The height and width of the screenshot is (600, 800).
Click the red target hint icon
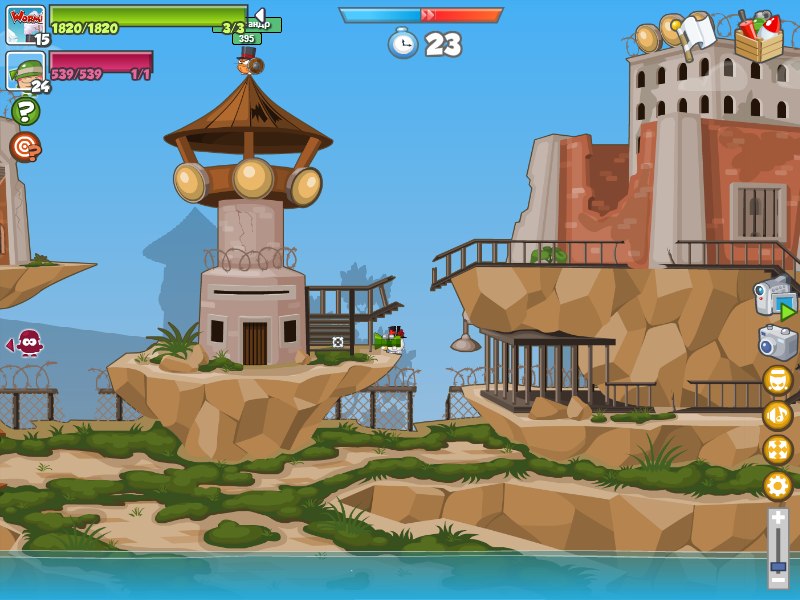tap(25, 147)
